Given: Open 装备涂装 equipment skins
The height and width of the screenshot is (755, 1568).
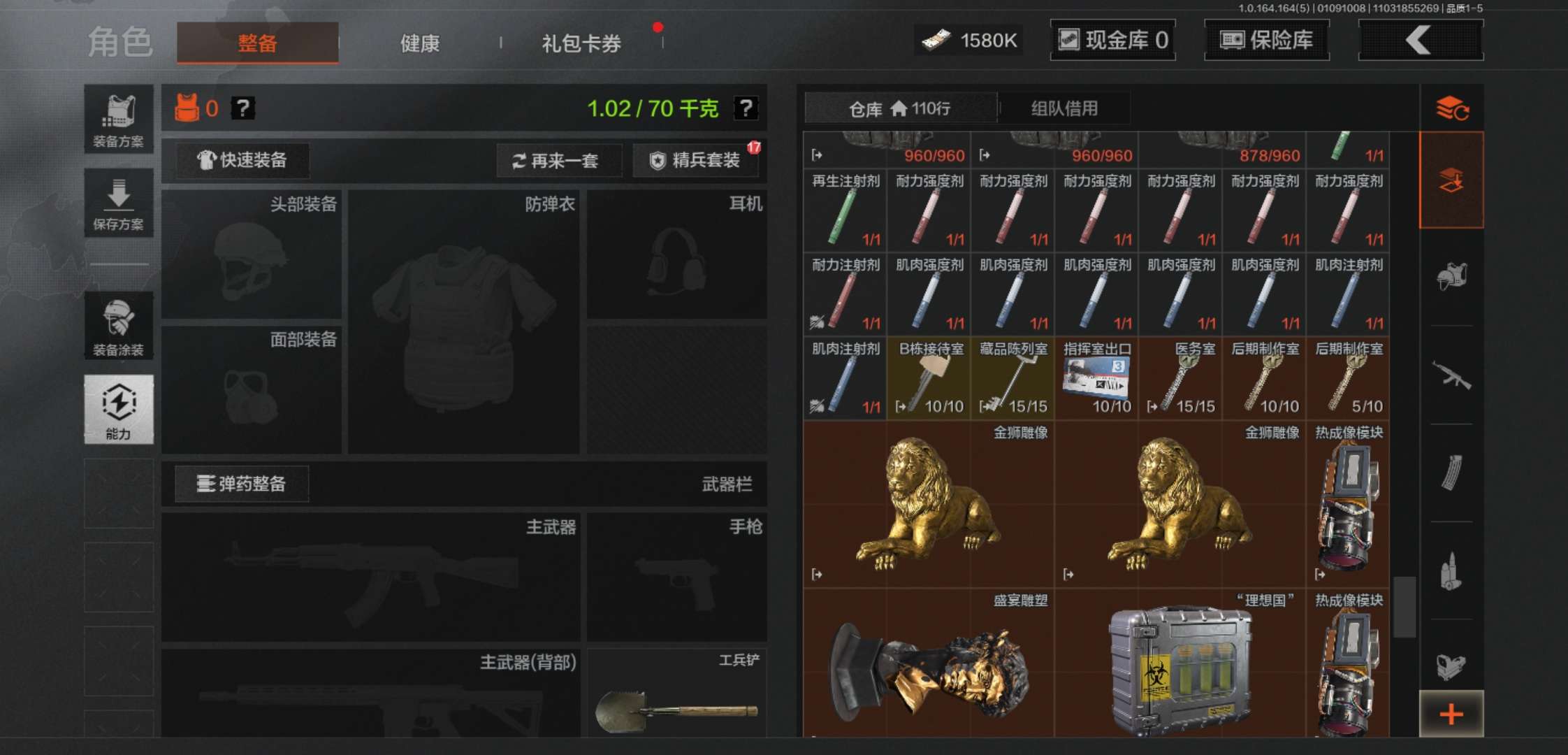Looking at the screenshot, I should pyautogui.click(x=119, y=326).
